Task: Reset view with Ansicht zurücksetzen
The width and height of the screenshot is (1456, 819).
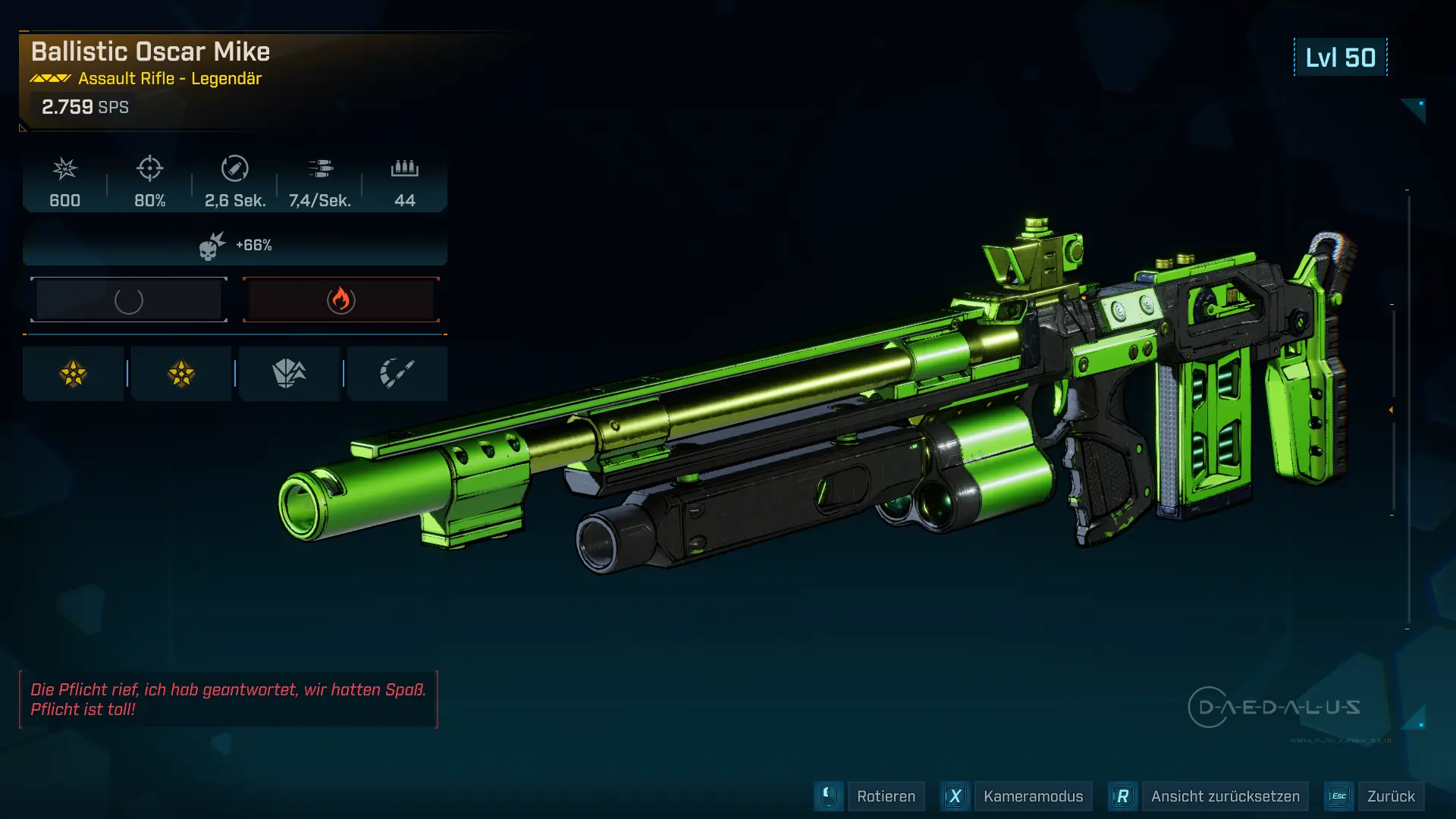Action: pyautogui.click(x=1224, y=796)
